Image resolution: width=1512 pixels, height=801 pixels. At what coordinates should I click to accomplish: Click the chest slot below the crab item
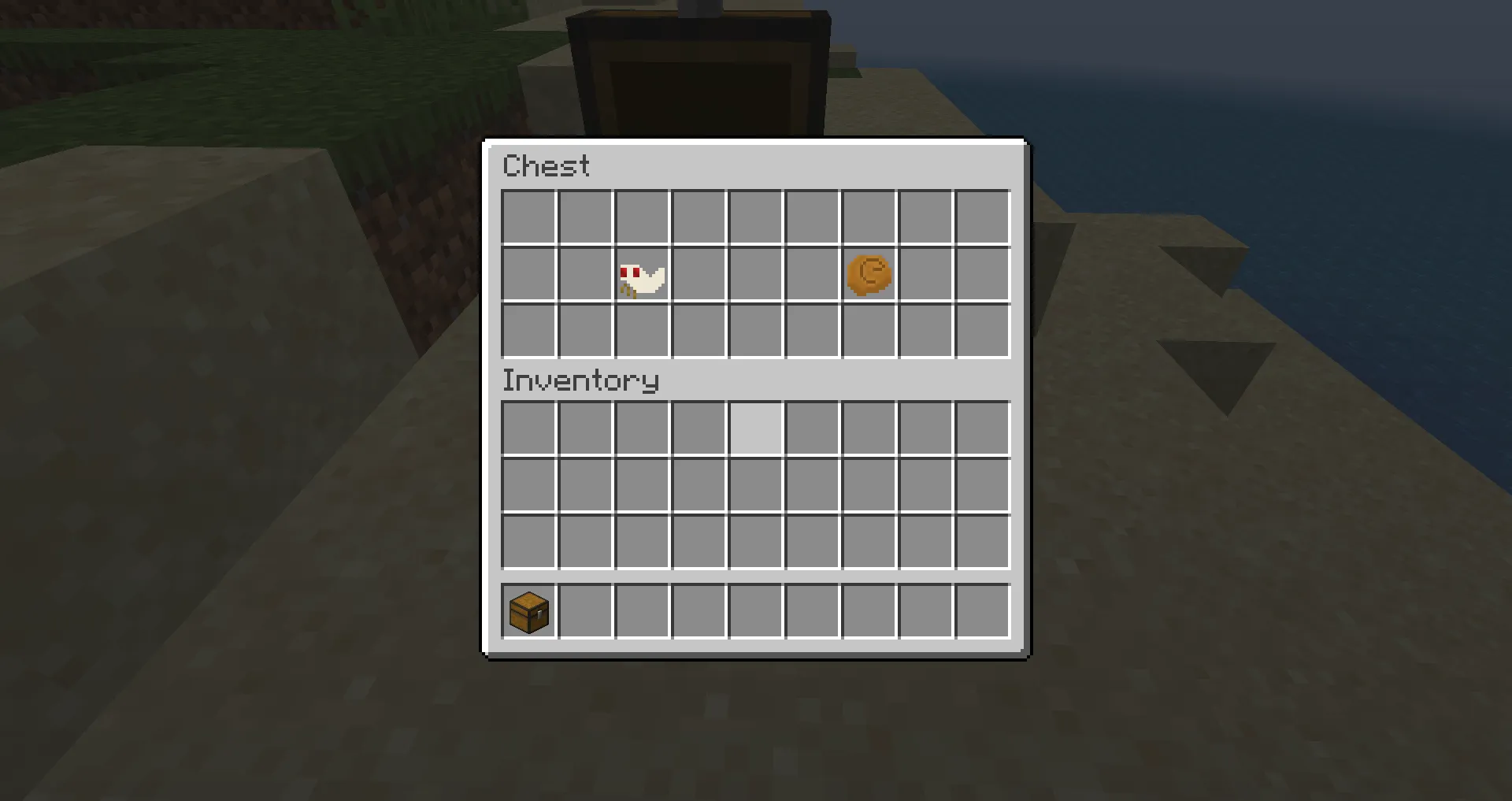click(x=641, y=330)
